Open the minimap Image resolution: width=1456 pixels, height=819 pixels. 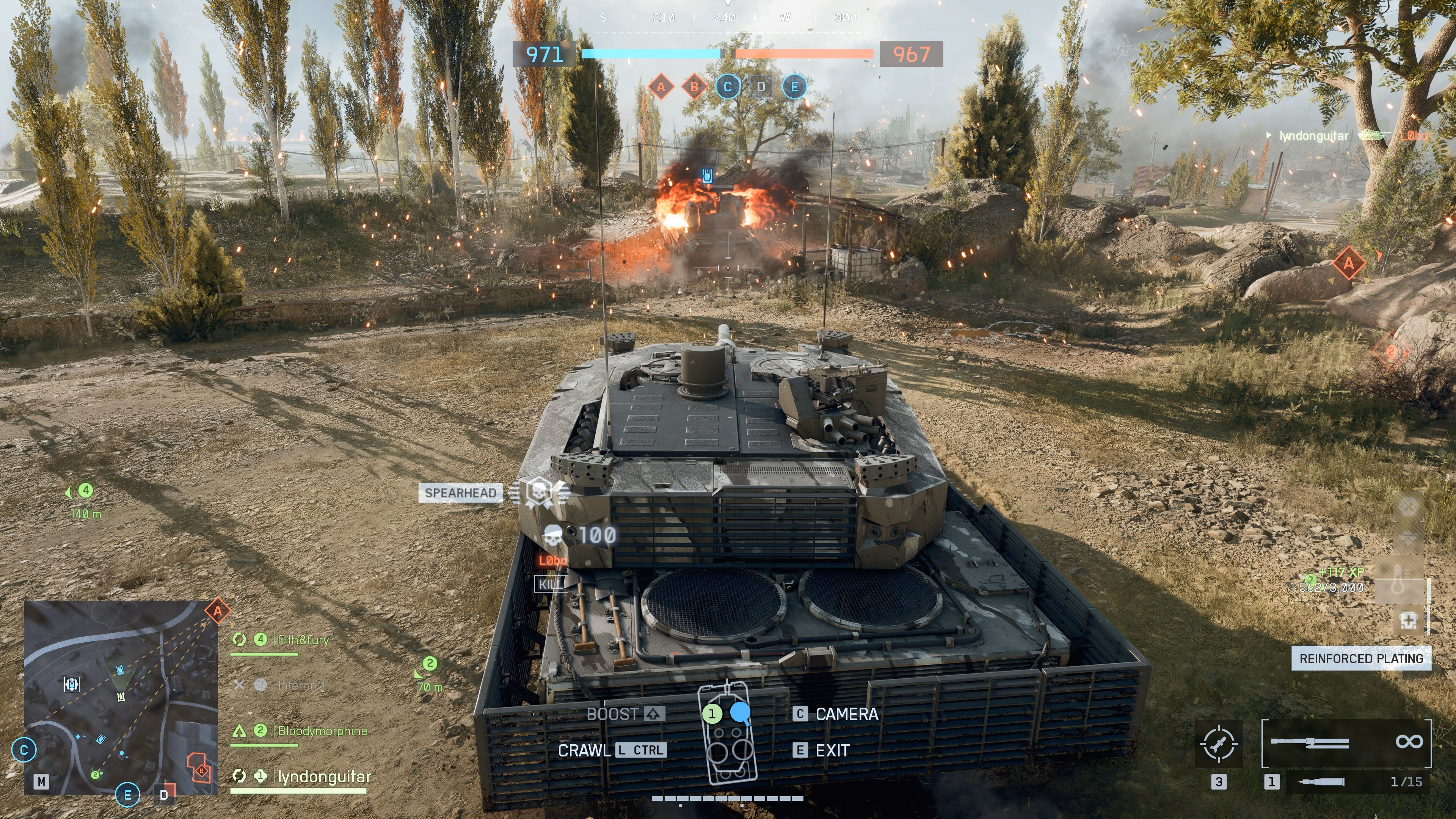pyautogui.click(x=121, y=697)
